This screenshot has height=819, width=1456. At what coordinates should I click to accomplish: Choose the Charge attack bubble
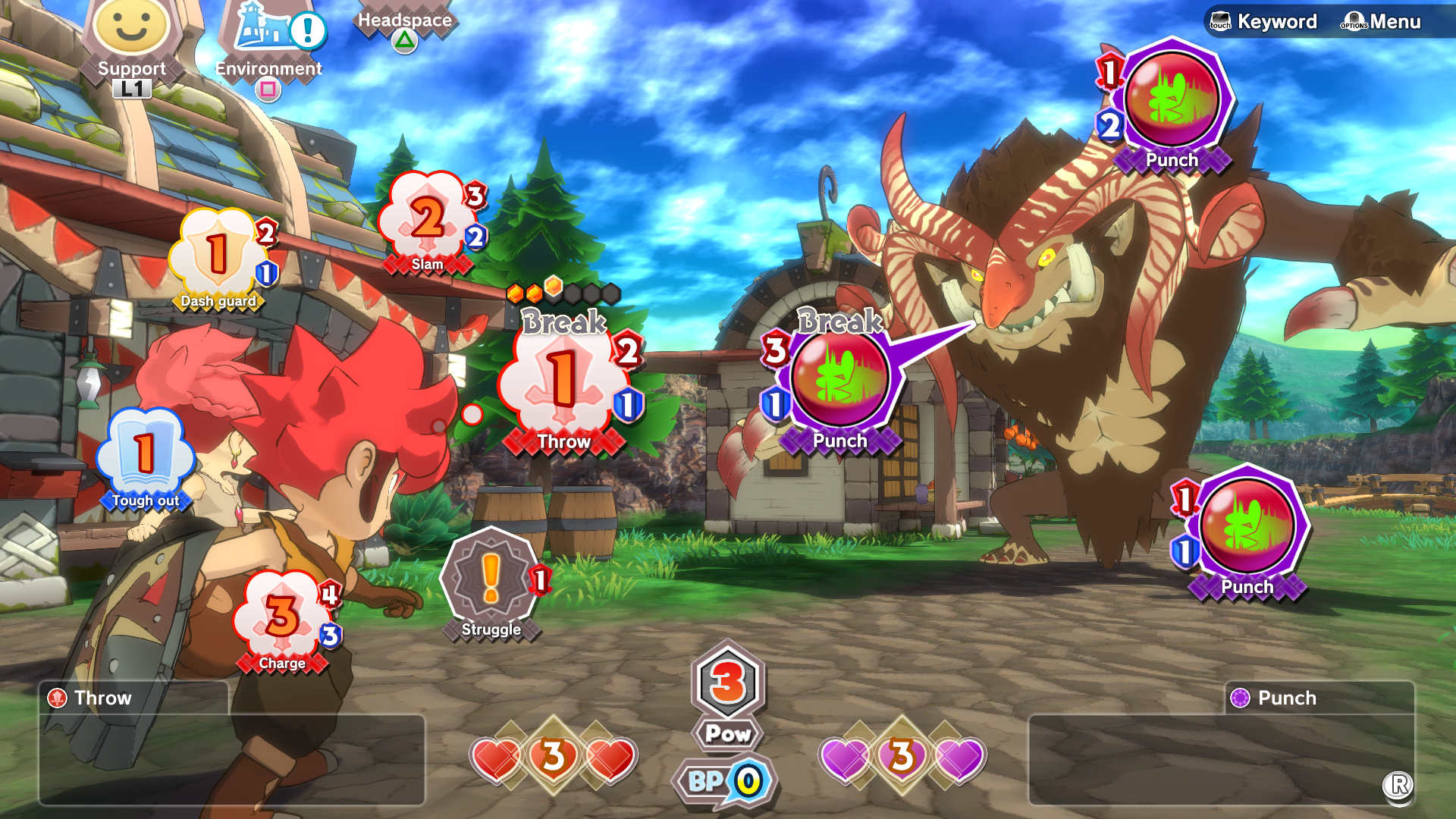pyautogui.click(x=282, y=618)
